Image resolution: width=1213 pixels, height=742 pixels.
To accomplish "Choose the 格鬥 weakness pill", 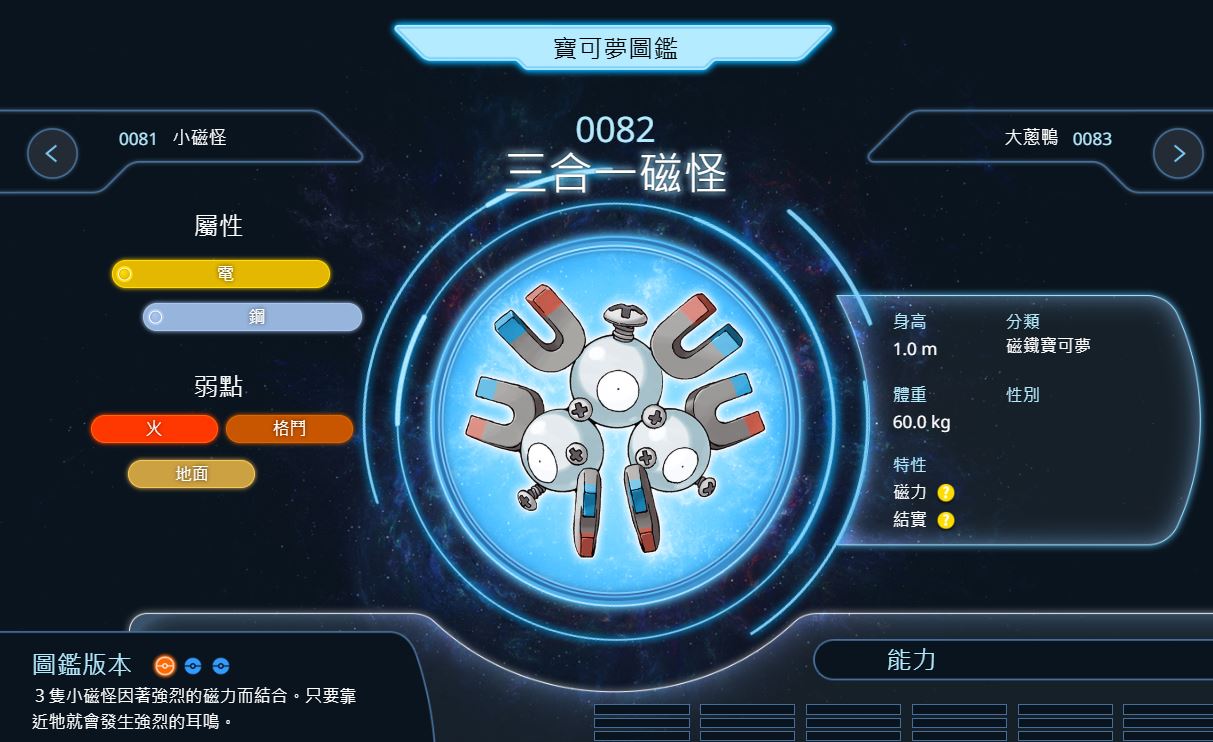I will click(289, 429).
